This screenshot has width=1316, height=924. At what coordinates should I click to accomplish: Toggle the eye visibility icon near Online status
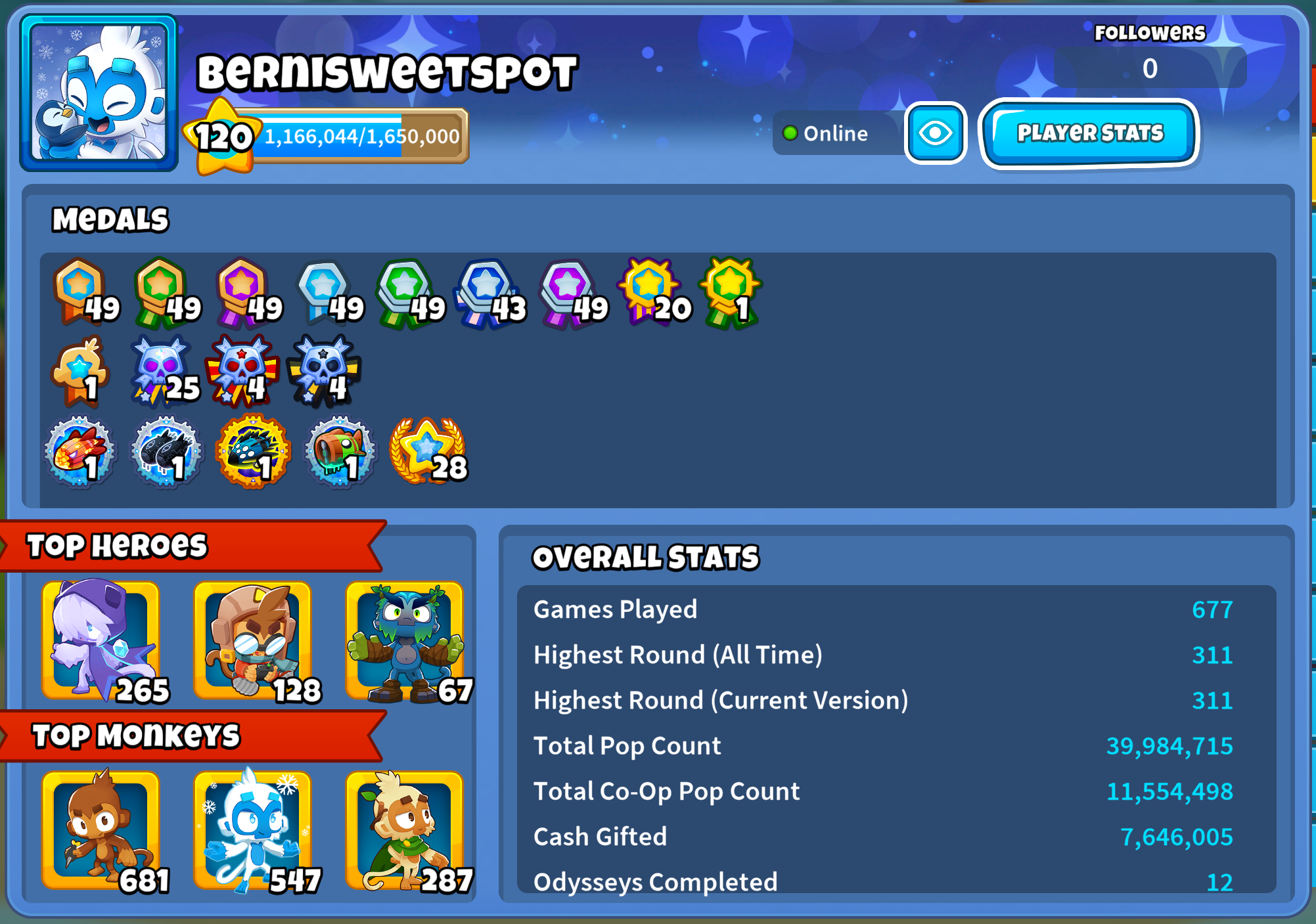936,133
